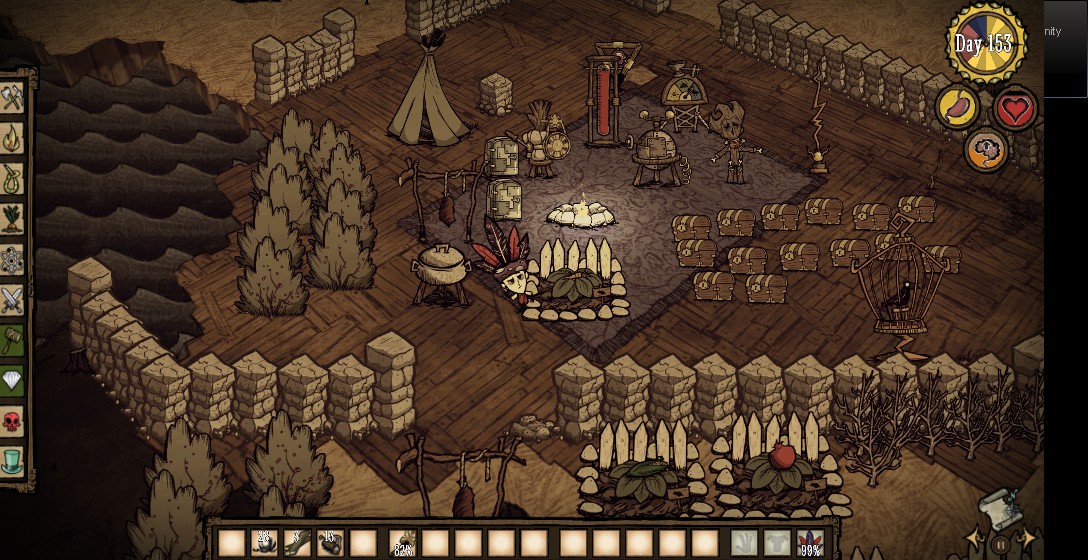Open the Structures tab with hammer icon
Viewport: 1088px width, 560px height.
coord(13,340)
